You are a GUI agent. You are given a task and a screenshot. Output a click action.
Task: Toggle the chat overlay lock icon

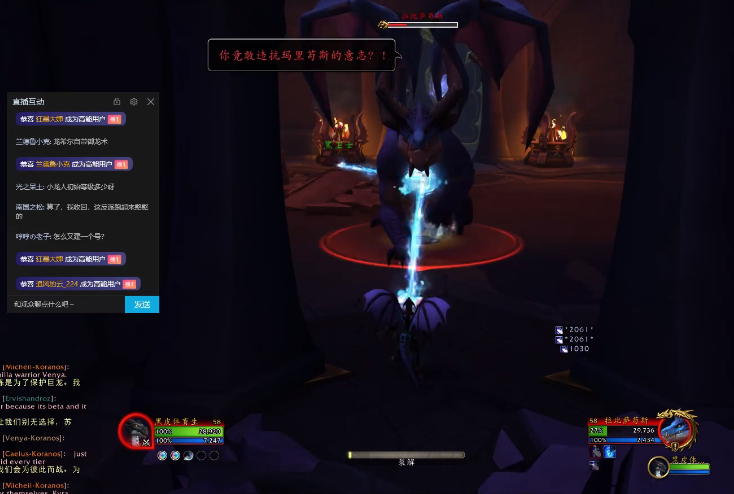[117, 102]
